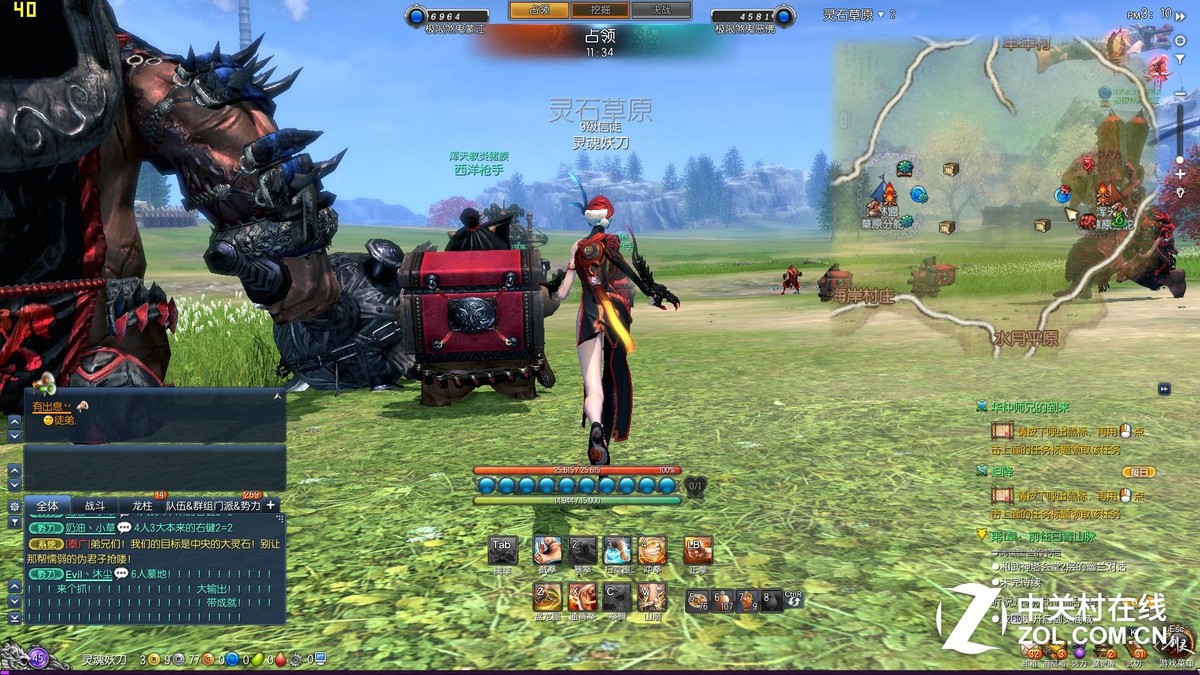The width and height of the screenshot is (1200, 675).
Task: Trigger the number 4 冲拳 skill
Action: (652, 550)
